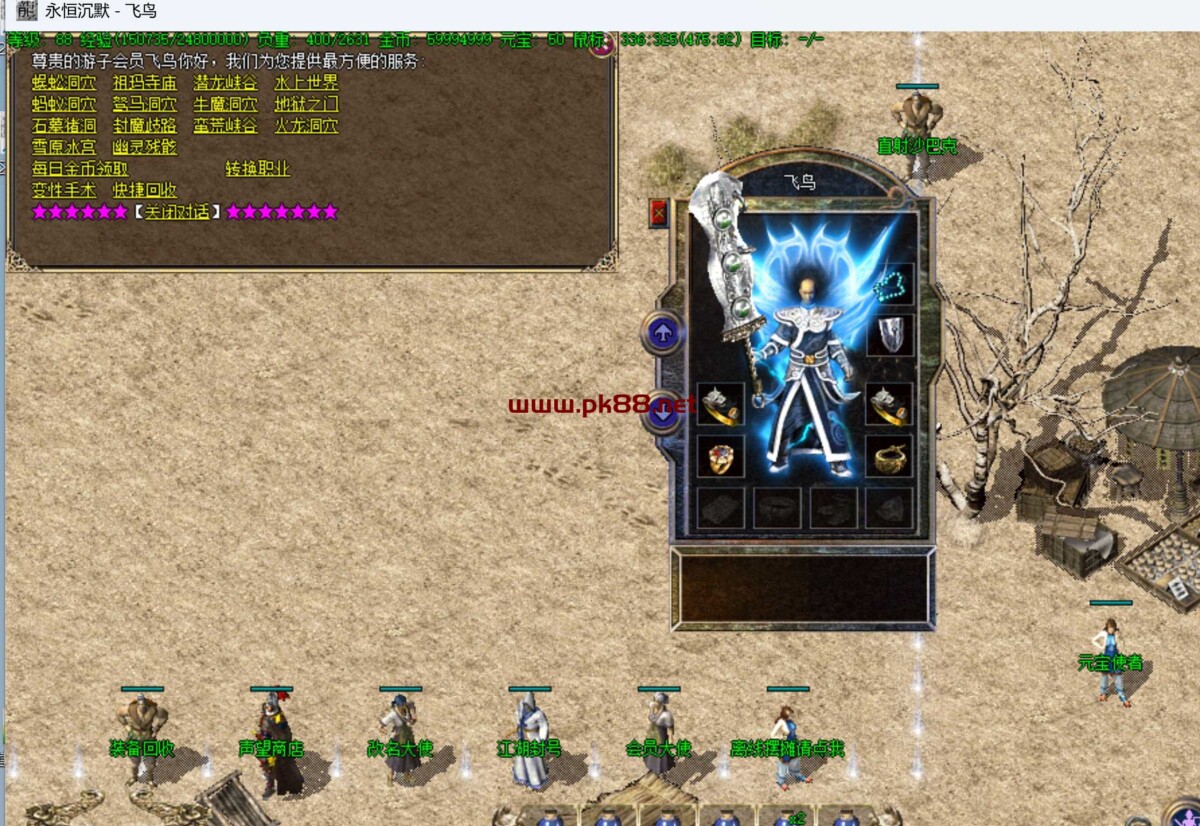1200x826 pixels.
Task: Teleport to 蜈蚣洞穴 from the dialog
Action: click(x=64, y=83)
